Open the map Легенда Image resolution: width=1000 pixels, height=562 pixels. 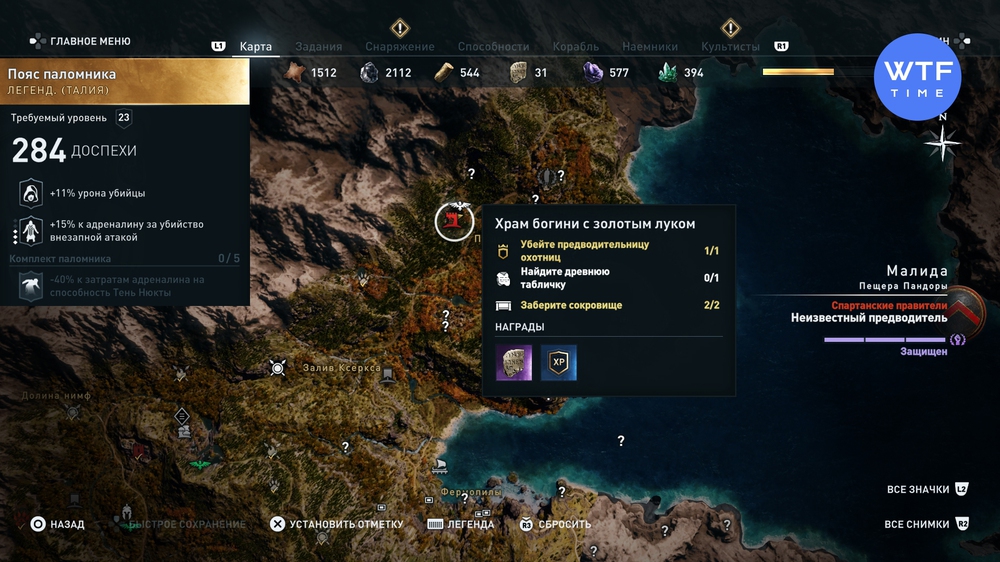click(470, 524)
